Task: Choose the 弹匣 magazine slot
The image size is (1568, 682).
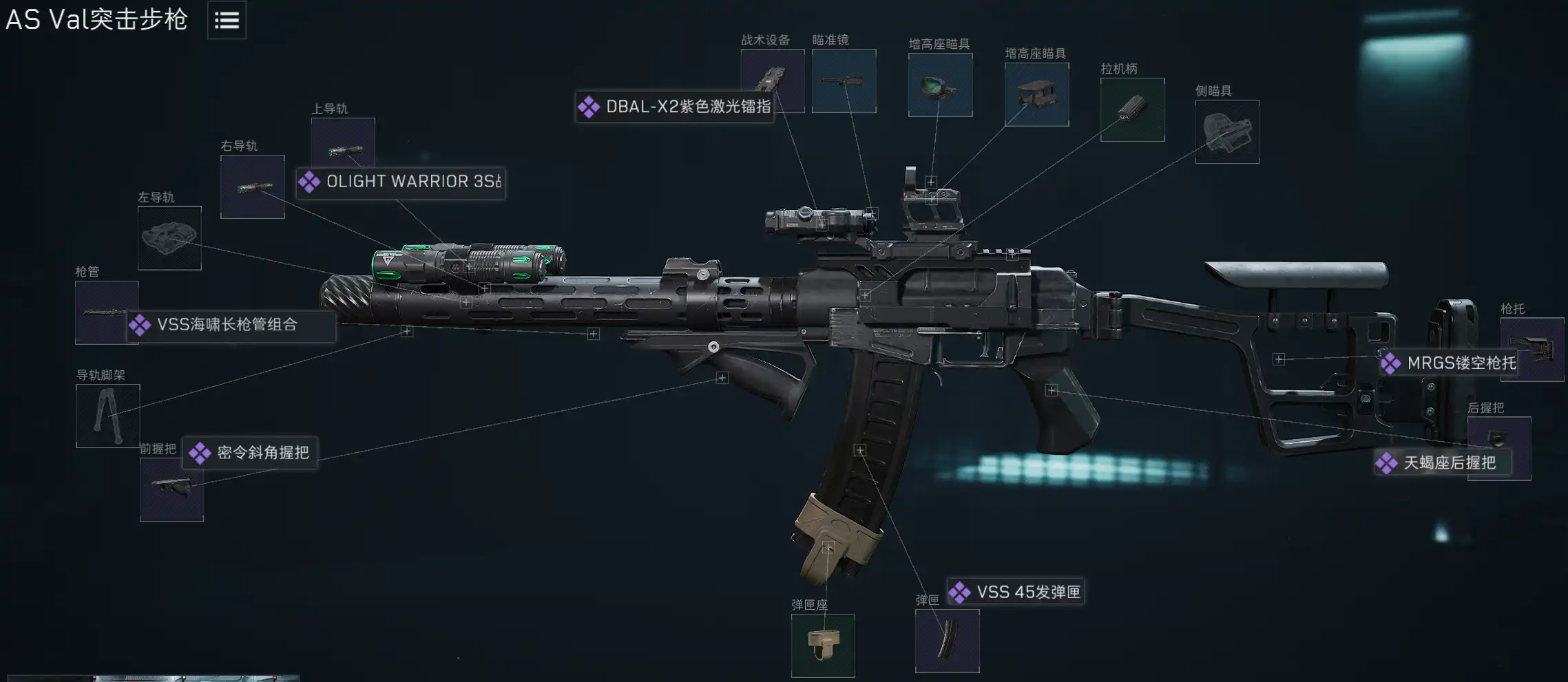Action: (947, 641)
